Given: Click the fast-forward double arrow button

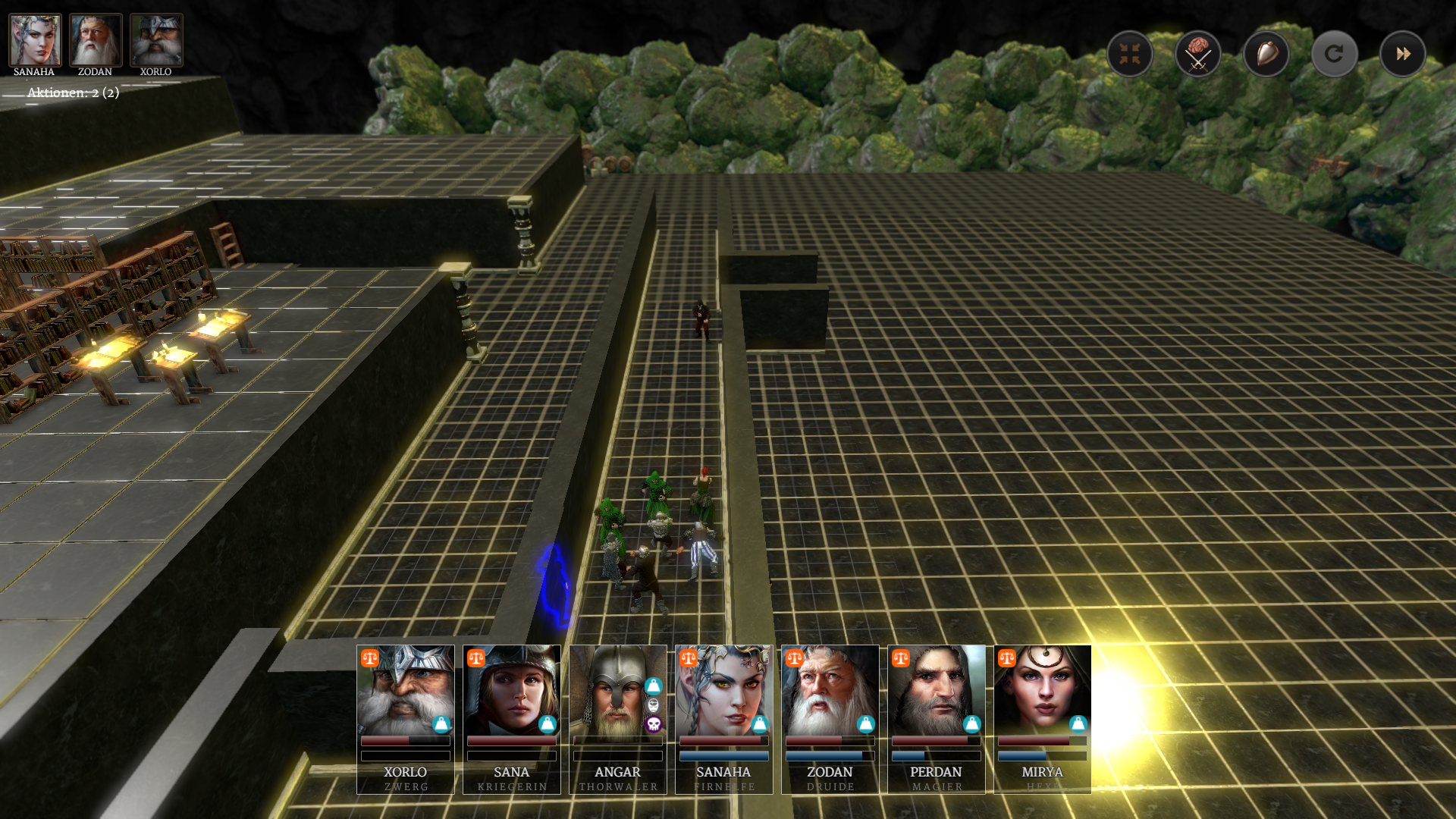Looking at the screenshot, I should point(1402,54).
